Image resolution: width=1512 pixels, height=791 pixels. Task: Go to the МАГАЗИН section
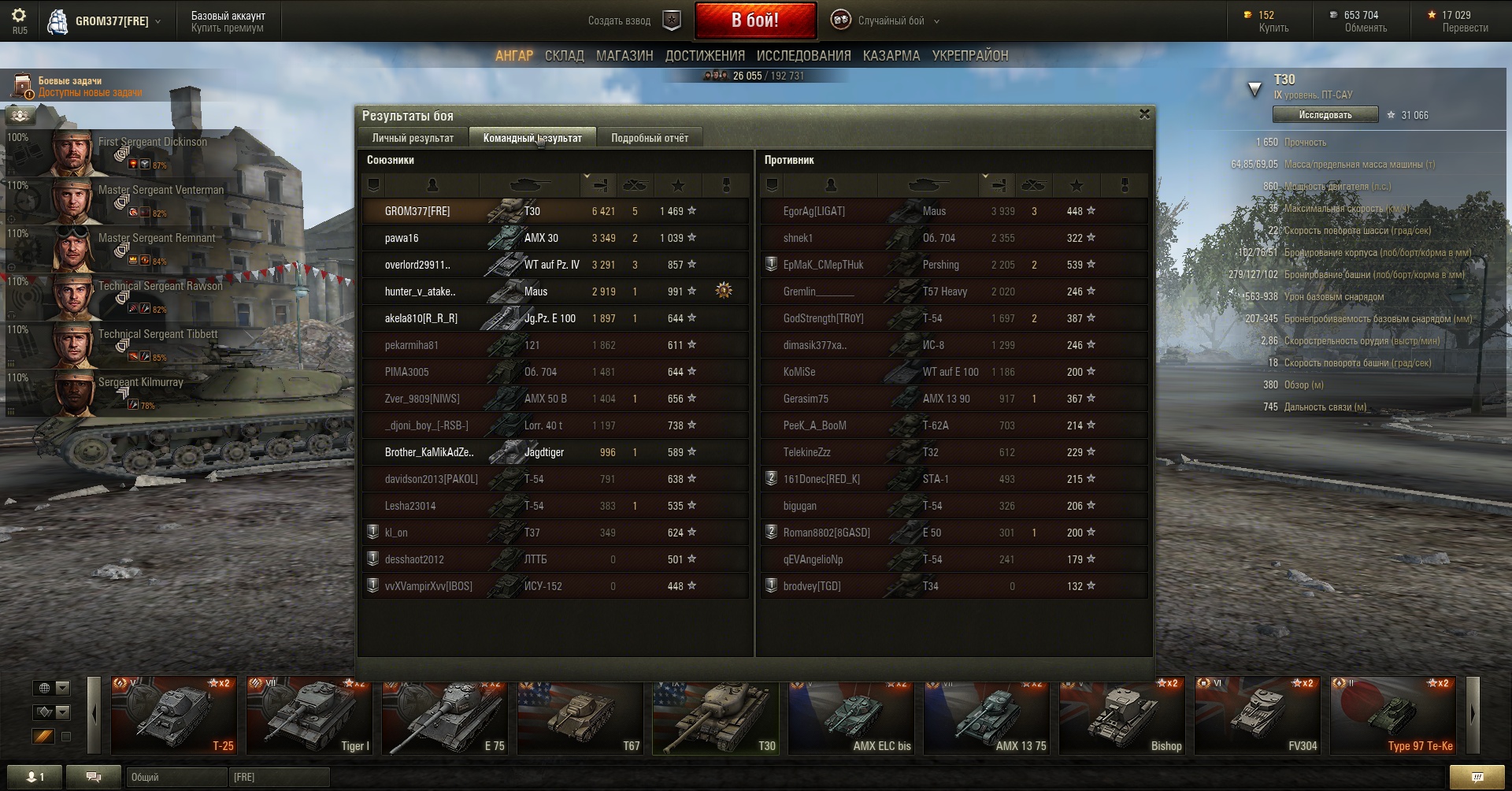(x=624, y=56)
